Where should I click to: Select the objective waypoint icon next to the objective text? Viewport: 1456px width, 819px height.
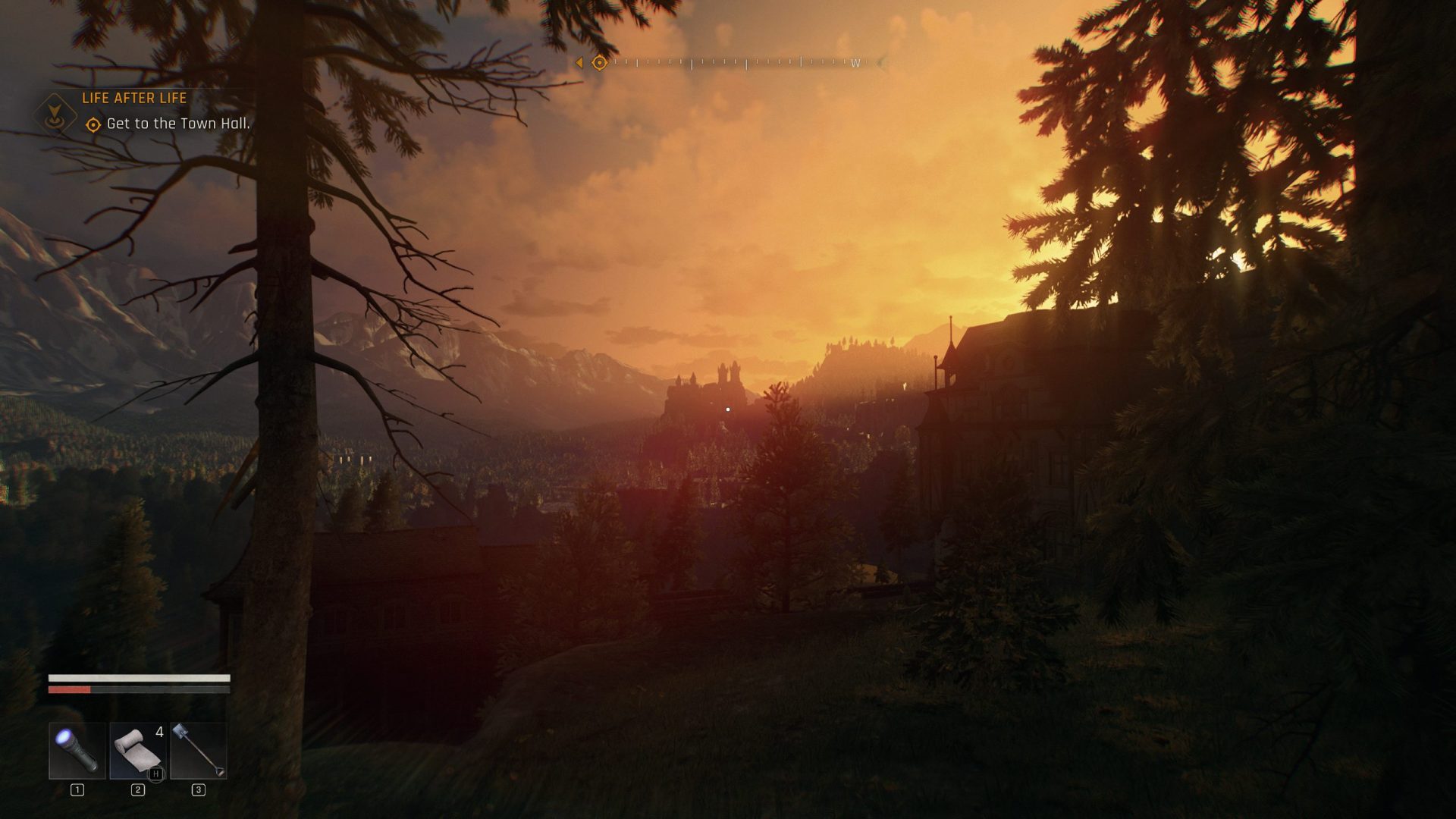93,125
